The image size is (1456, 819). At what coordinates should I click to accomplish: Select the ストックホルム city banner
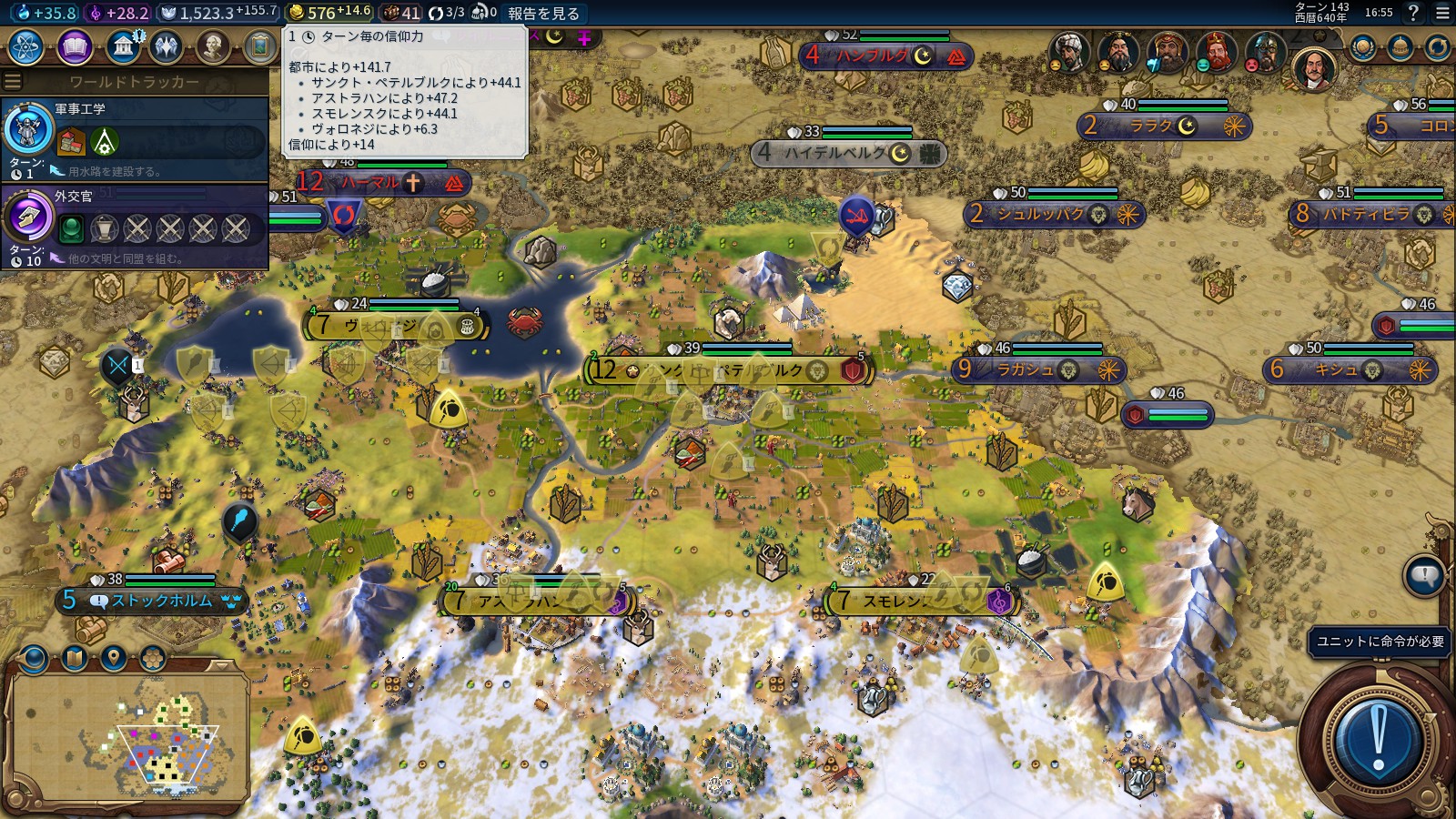pos(150,601)
